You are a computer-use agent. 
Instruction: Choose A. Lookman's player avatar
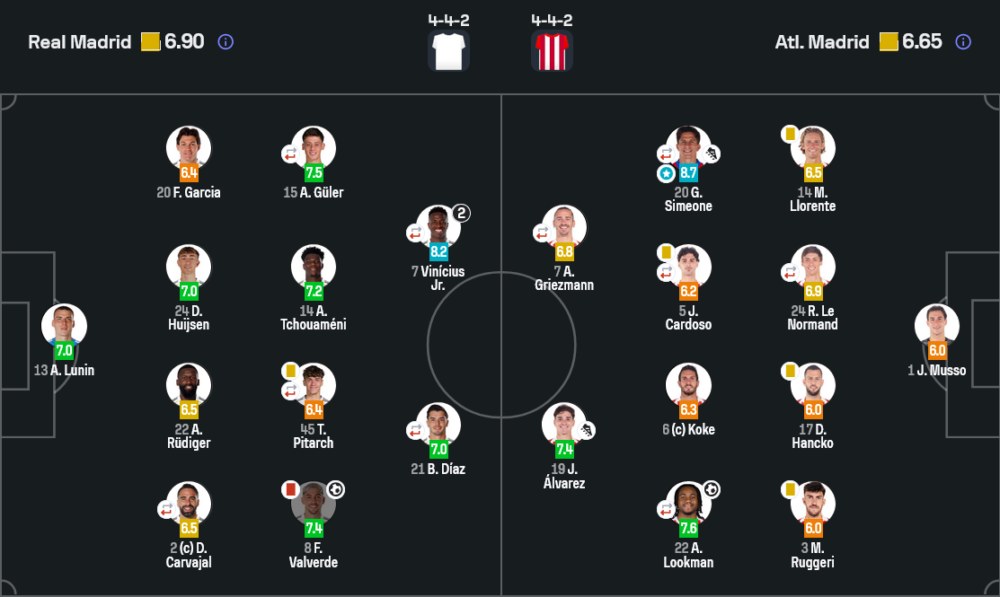689,505
